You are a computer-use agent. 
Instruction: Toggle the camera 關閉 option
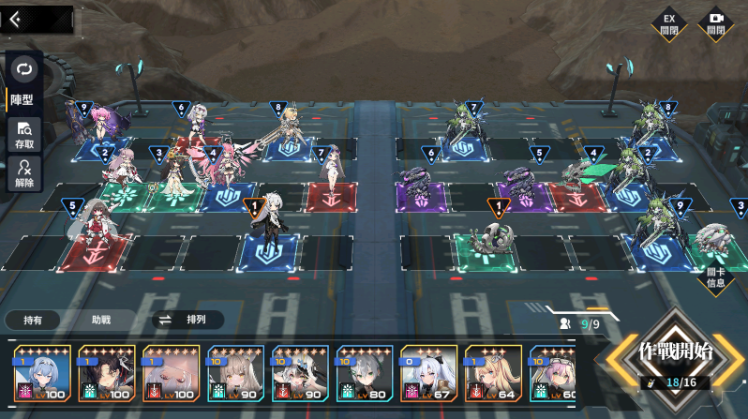click(x=715, y=23)
